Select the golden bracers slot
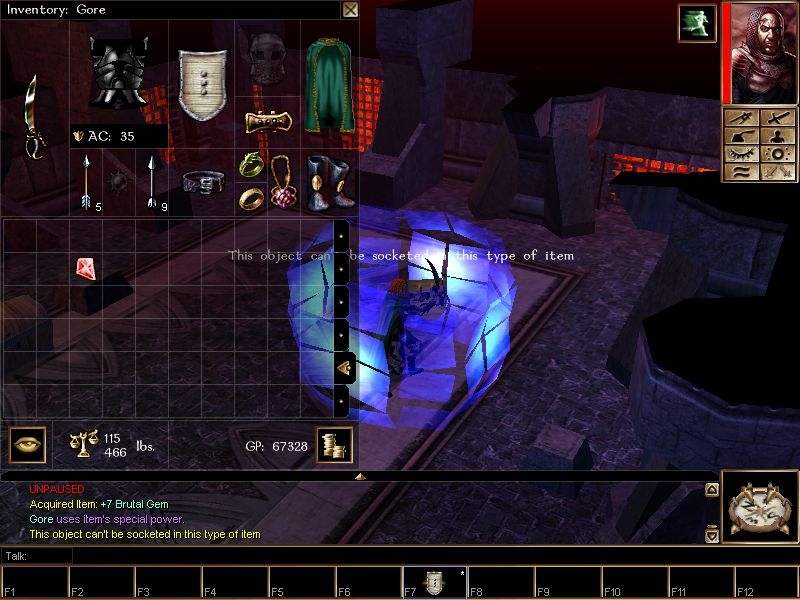Image resolution: width=800 pixels, height=600 pixels. [x=267, y=121]
